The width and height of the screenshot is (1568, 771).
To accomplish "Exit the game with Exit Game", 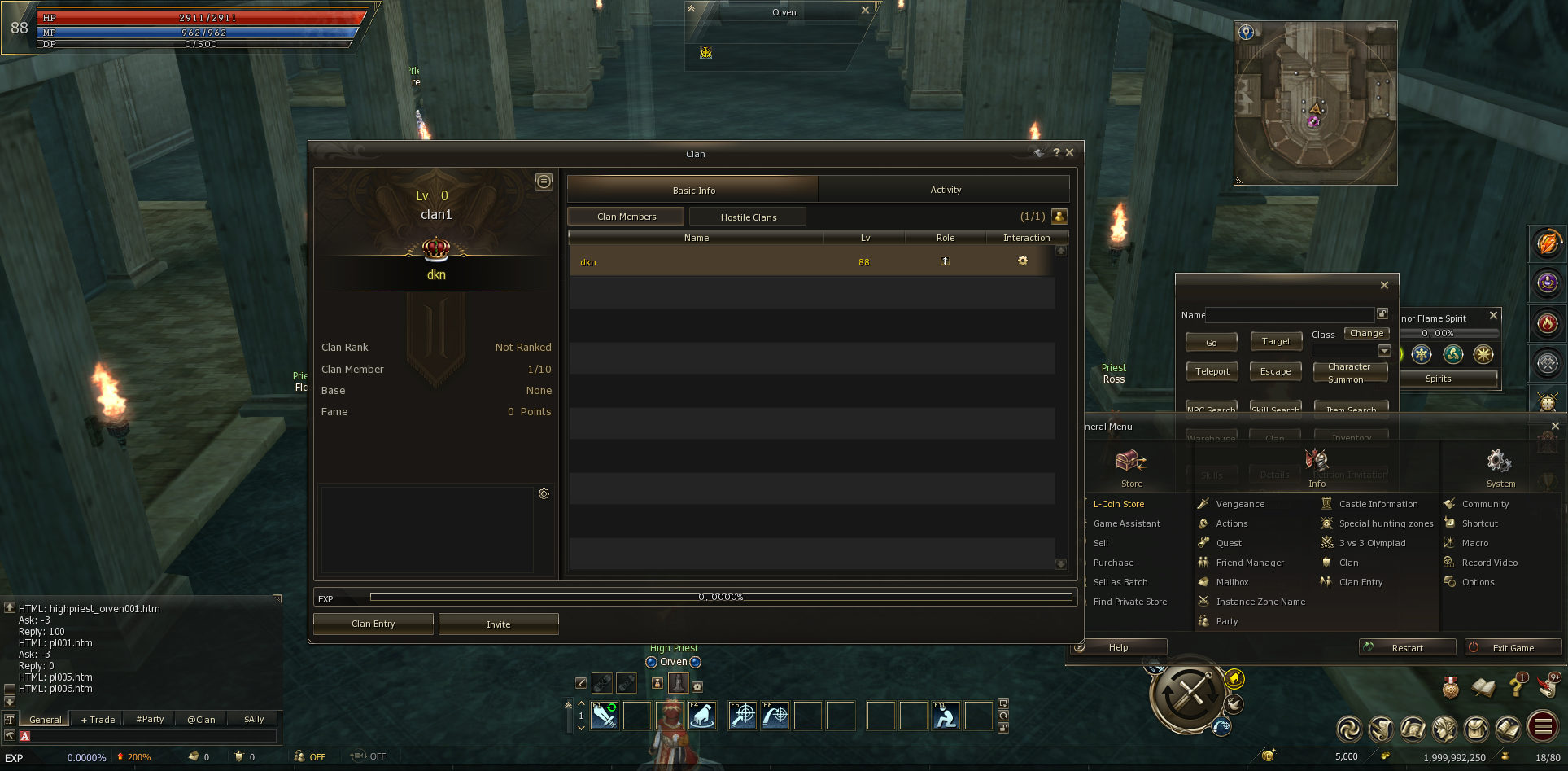I will click(x=1513, y=648).
